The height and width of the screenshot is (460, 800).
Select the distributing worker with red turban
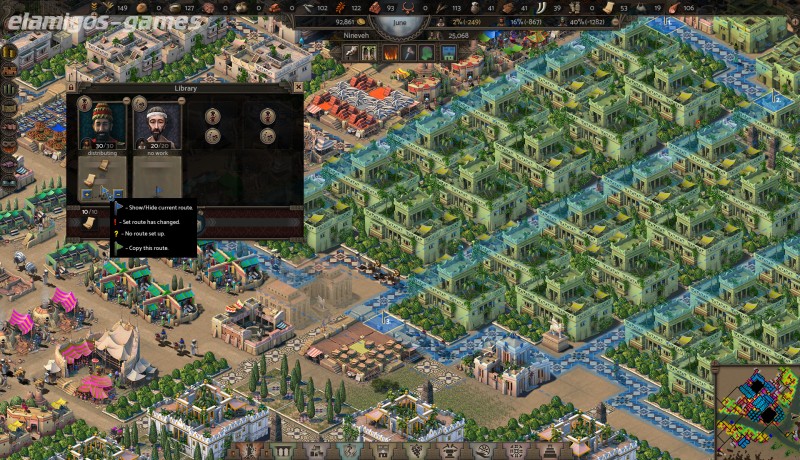point(103,125)
